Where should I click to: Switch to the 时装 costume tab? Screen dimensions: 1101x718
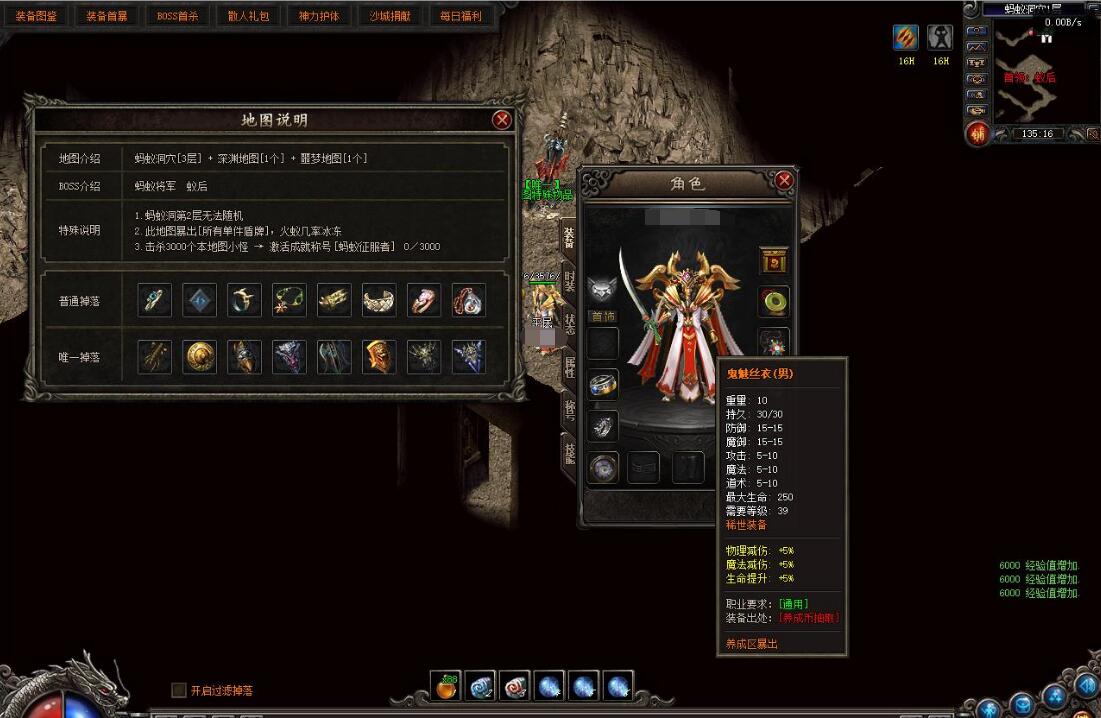point(569,281)
